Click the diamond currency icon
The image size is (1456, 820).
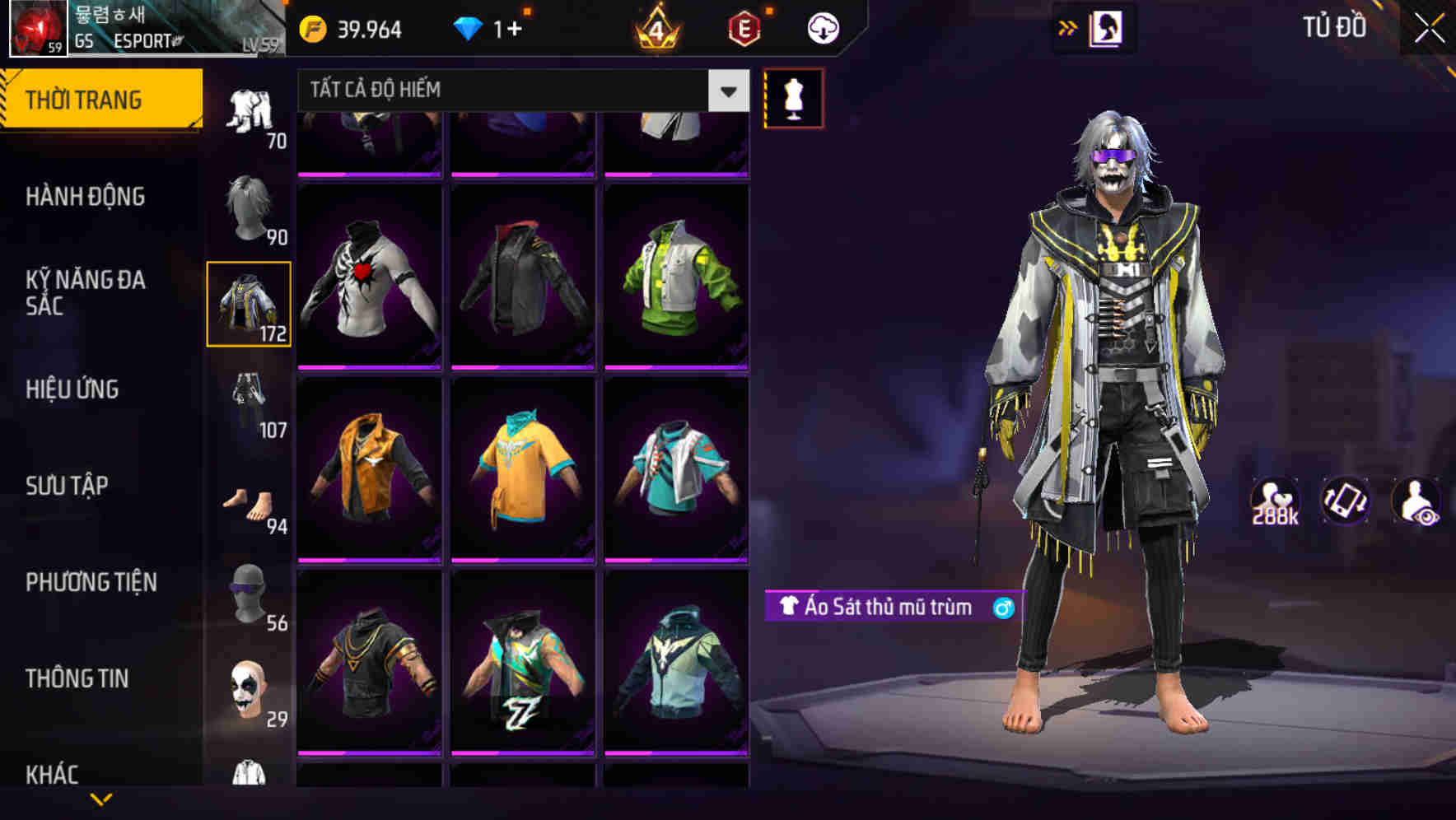coord(469,27)
